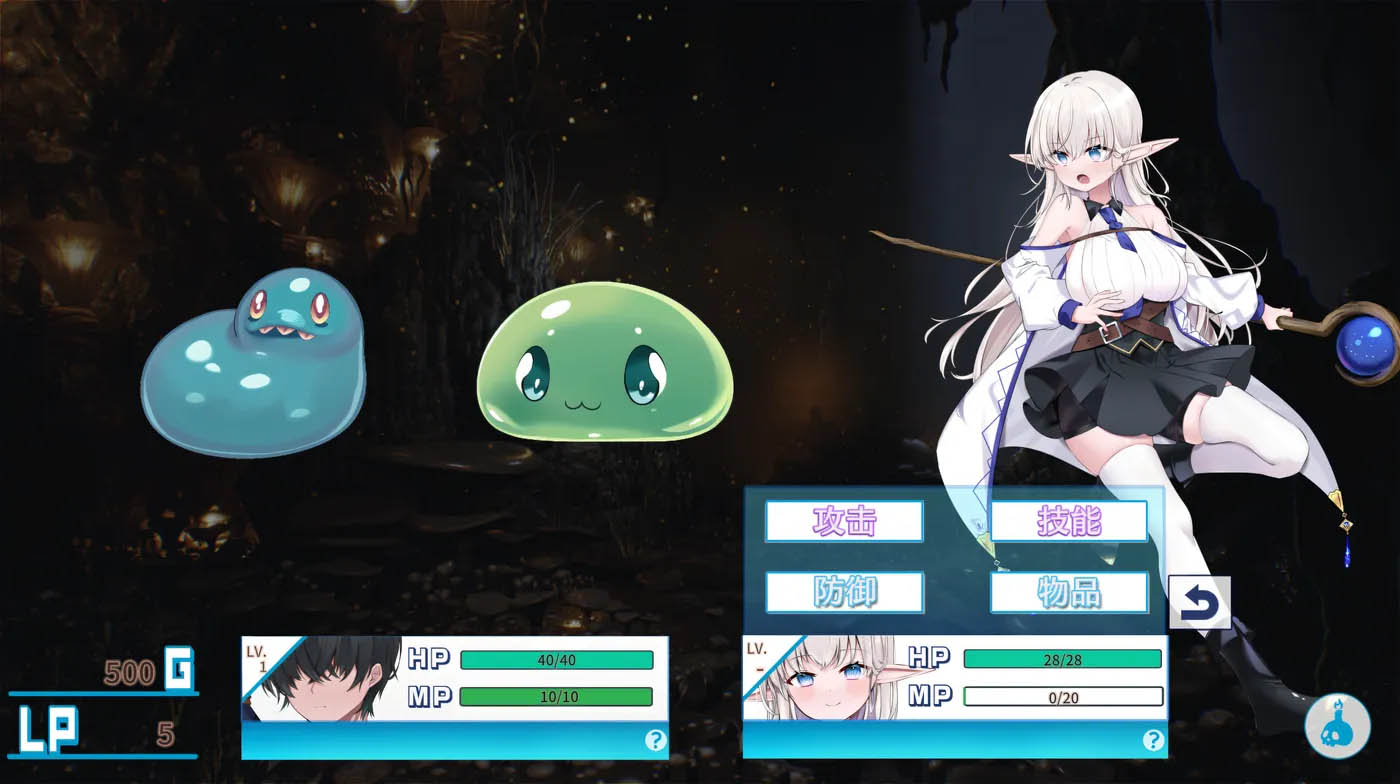Open the 物品 items menu
Viewport: 1400px width, 784px height.
1068,592
